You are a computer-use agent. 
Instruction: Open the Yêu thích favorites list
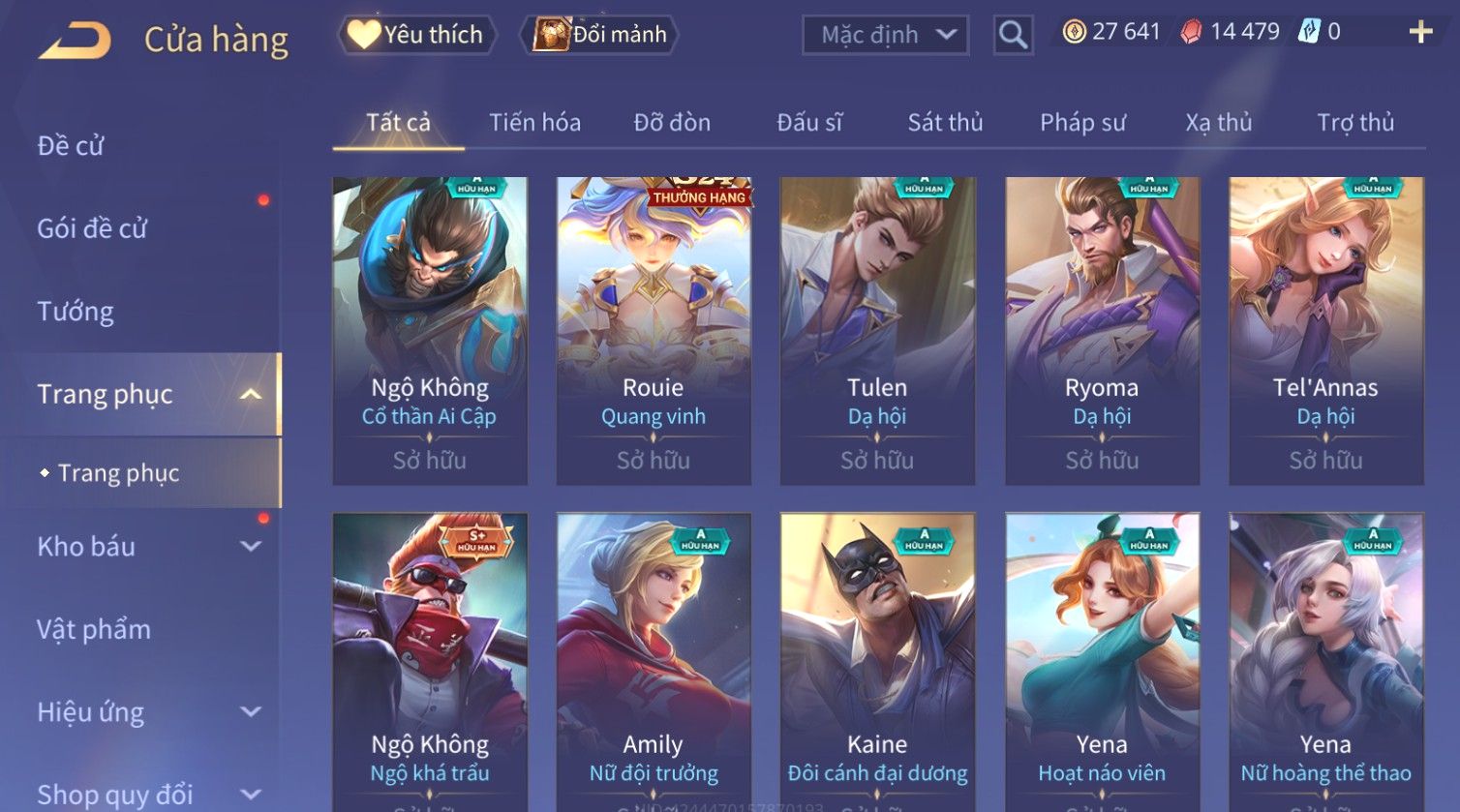[x=416, y=35]
